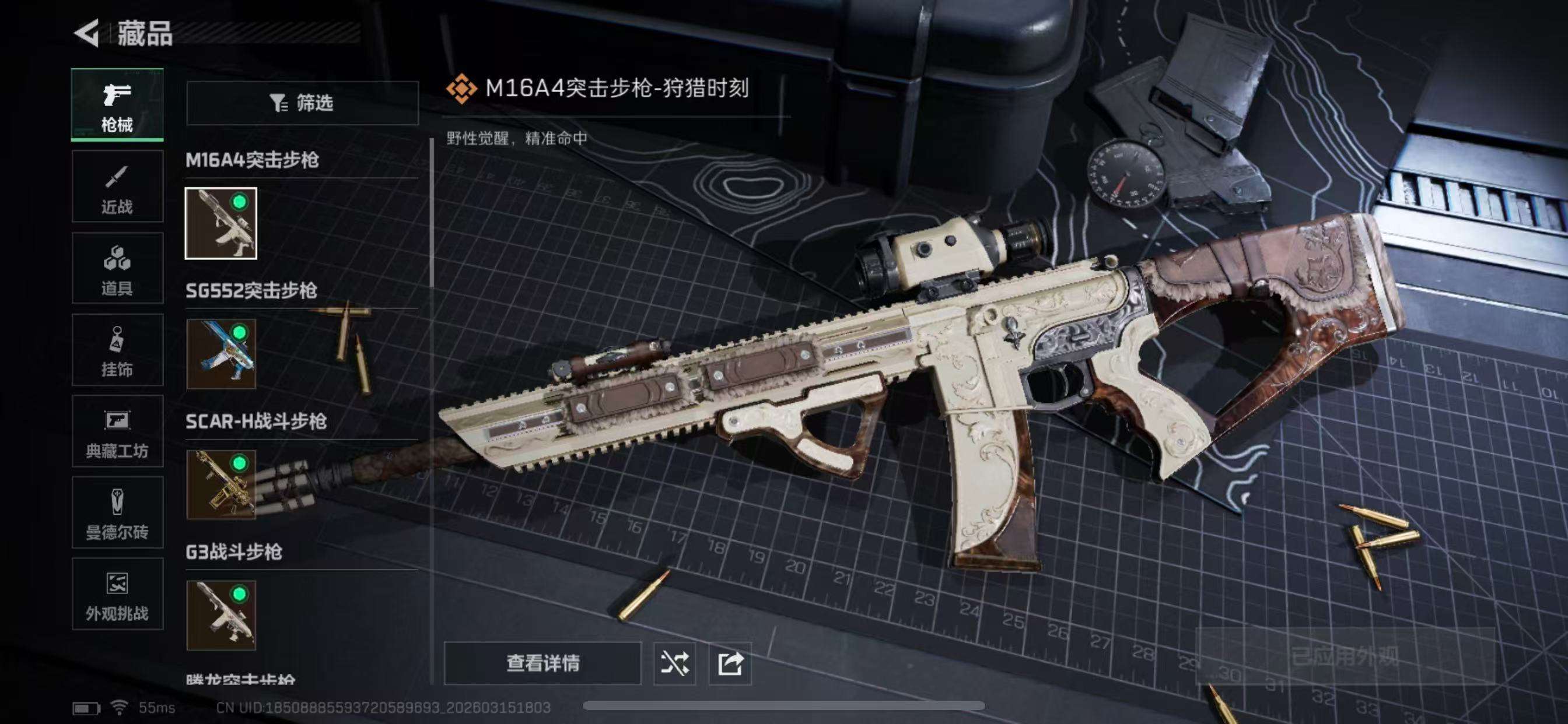Open the 外观挑战 appearance challenge section

click(x=117, y=595)
